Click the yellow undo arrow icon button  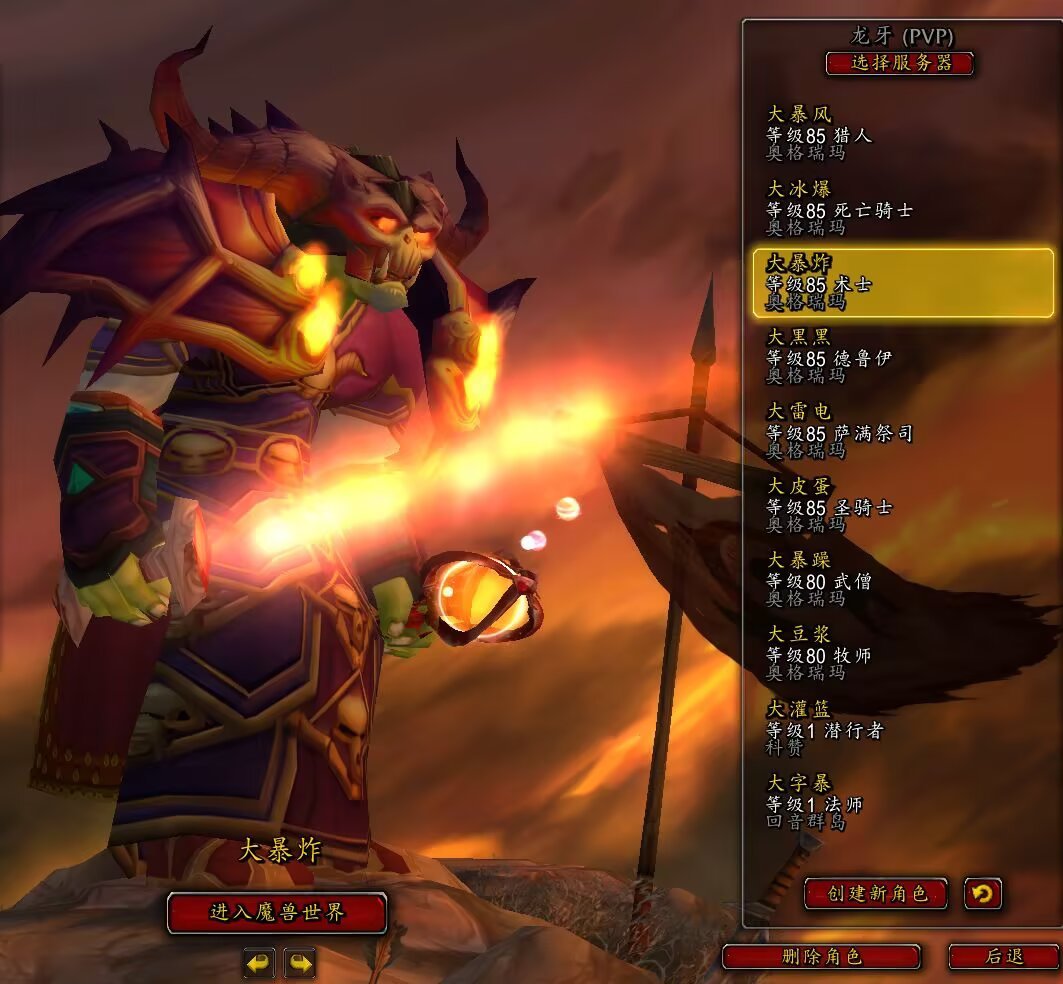click(x=983, y=893)
